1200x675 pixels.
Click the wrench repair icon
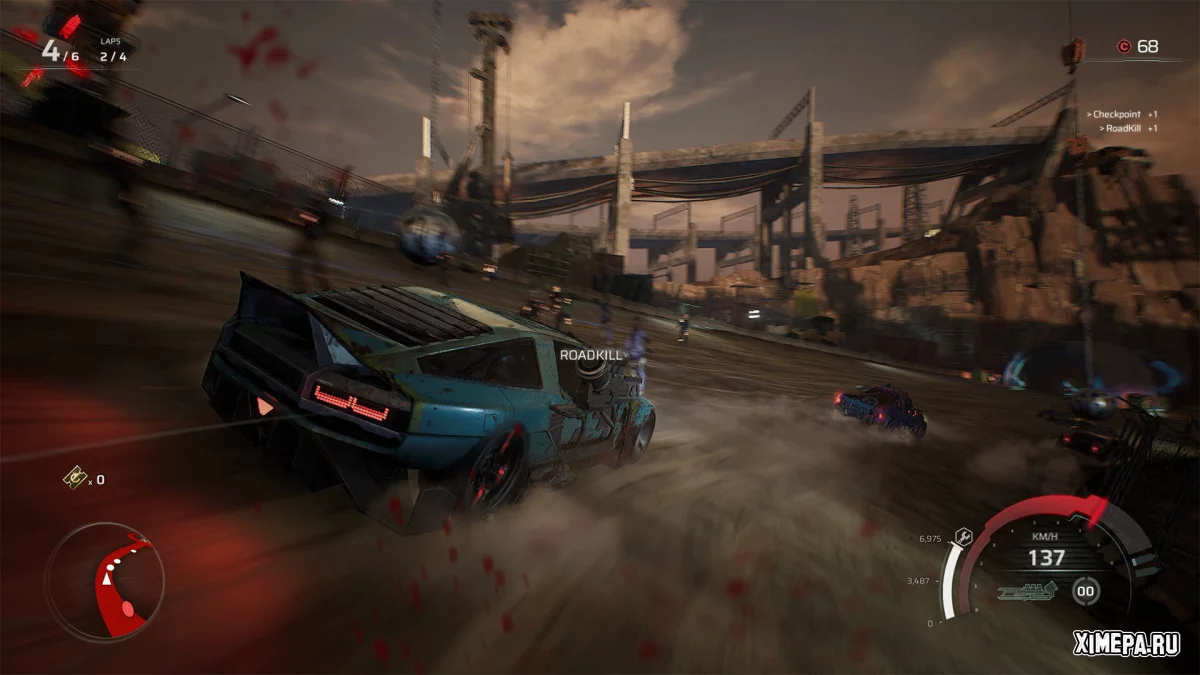pyautogui.click(x=965, y=535)
